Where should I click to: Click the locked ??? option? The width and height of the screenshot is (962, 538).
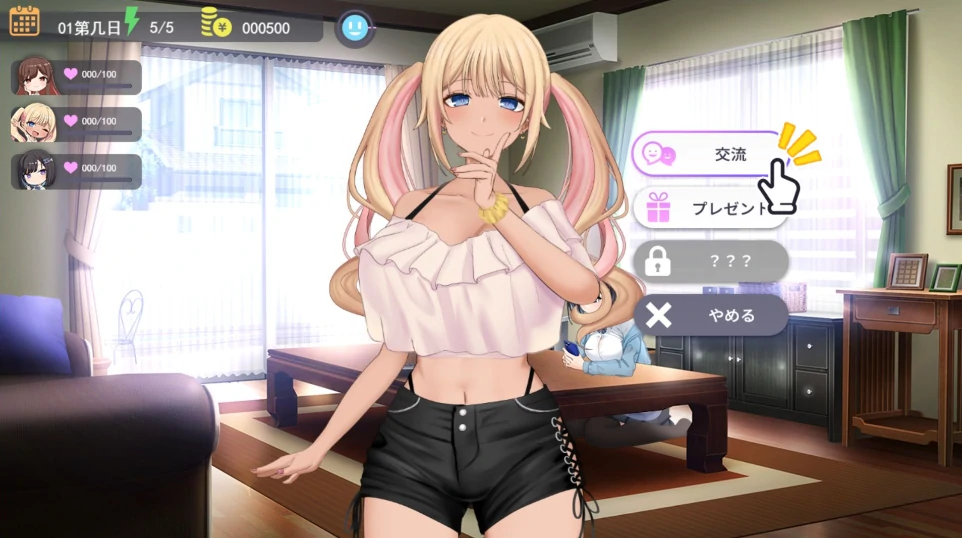(710, 261)
